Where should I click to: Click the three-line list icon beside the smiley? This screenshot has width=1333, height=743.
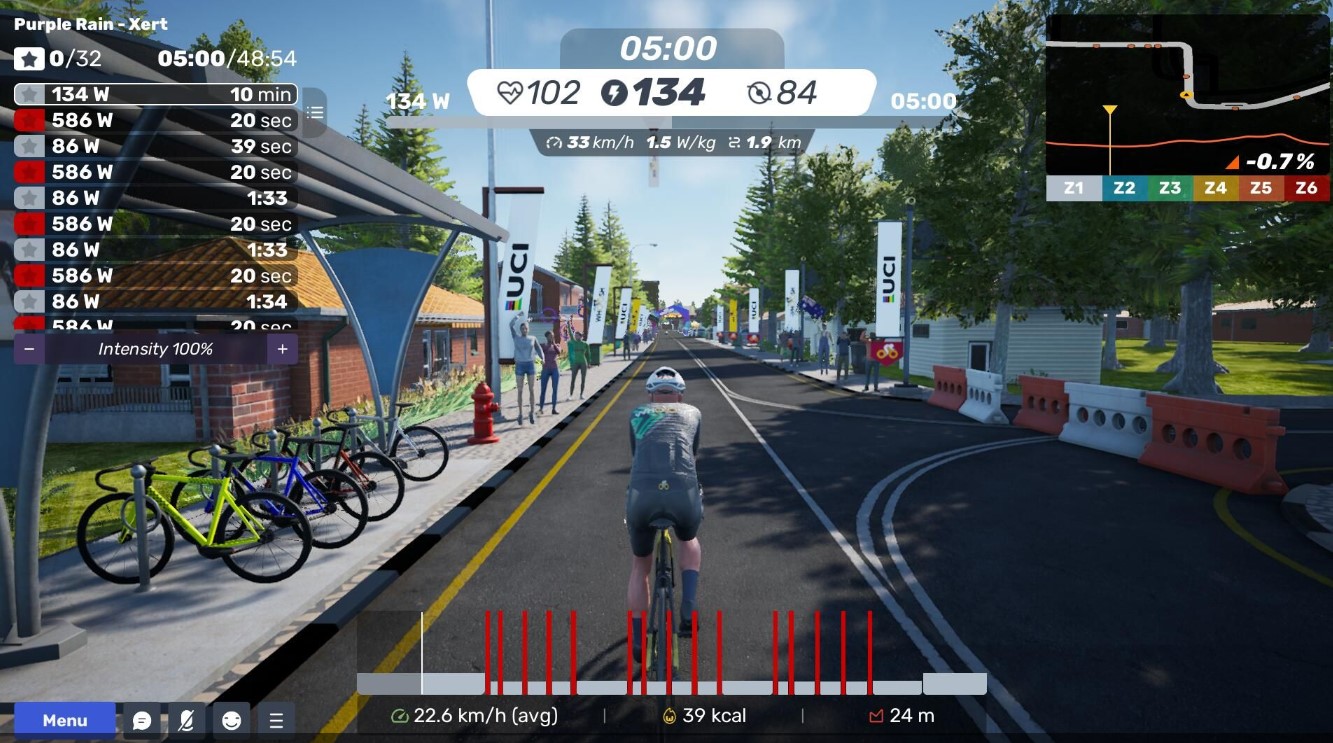pyautogui.click(x=277, y=720)
